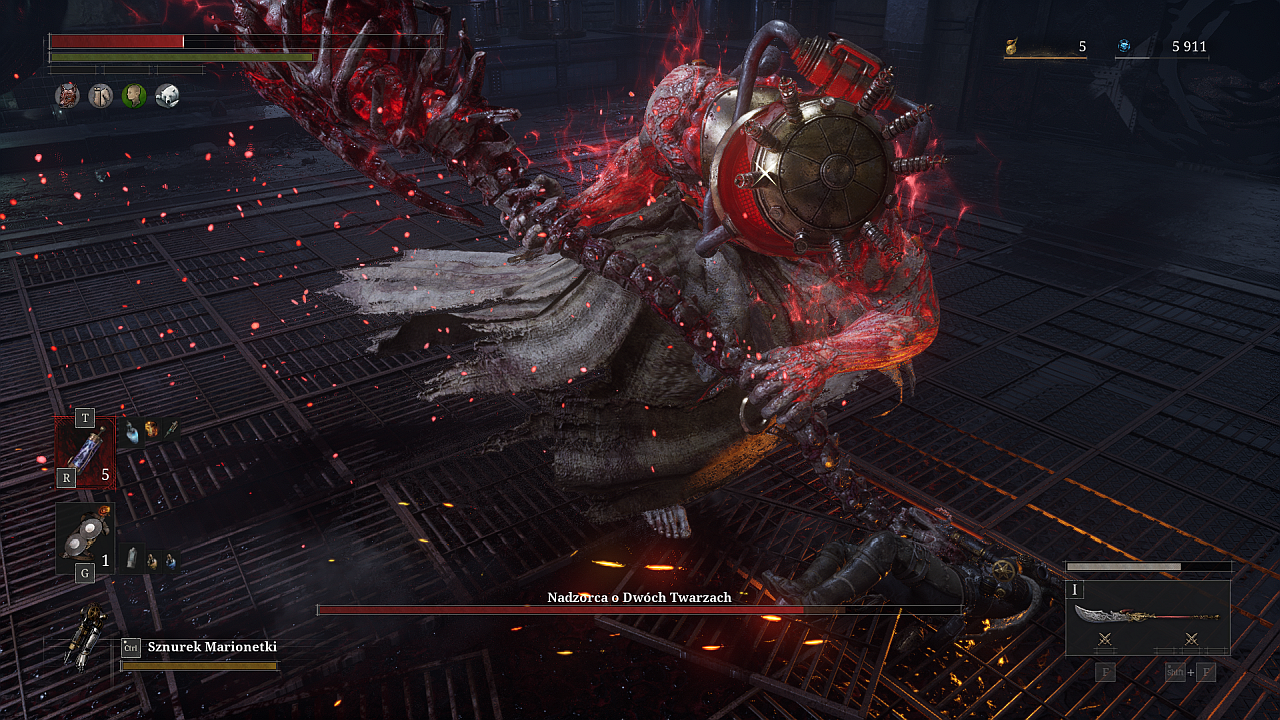
Task: Click the right crossed-swords fable art icon
Action: (1191, 640)
